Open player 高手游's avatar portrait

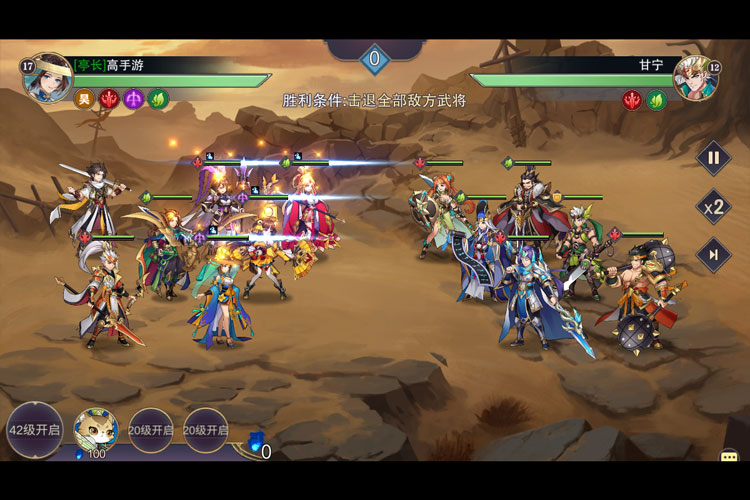point(46,78)
